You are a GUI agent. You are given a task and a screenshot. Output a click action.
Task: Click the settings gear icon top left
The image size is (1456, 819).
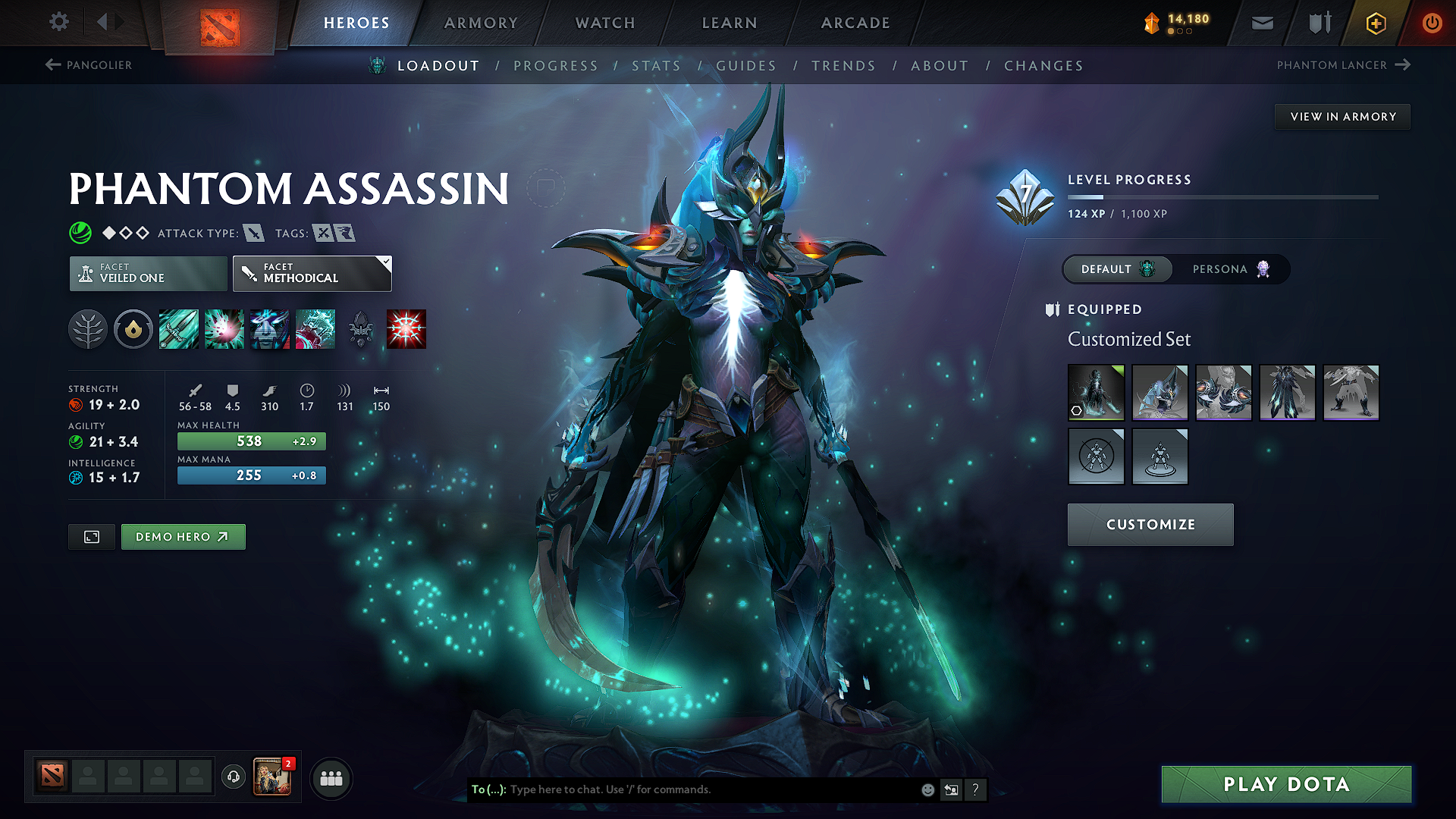[58, 22]
